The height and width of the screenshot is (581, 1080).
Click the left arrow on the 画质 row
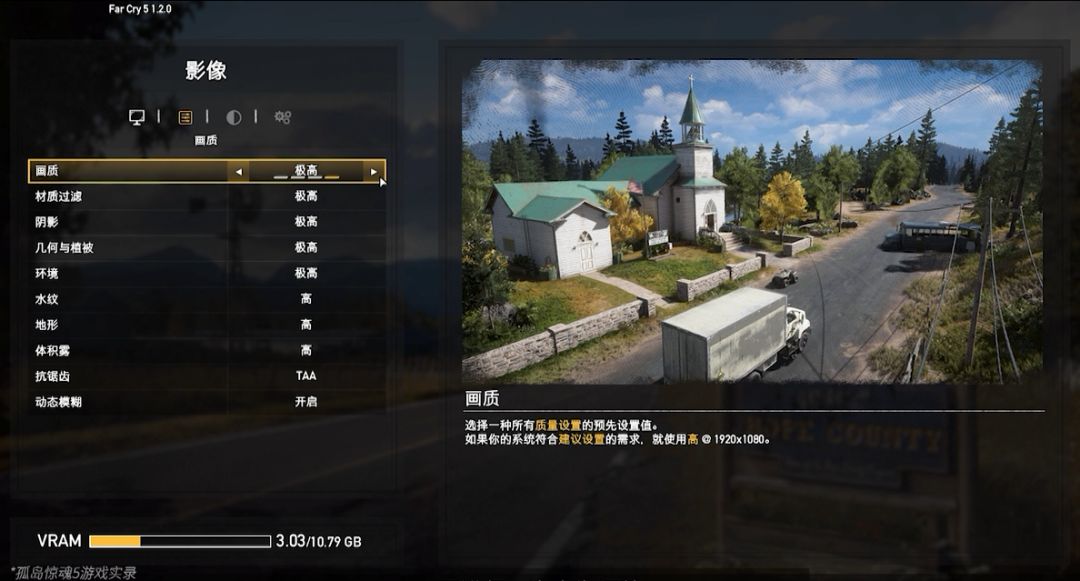coord(238,172)
